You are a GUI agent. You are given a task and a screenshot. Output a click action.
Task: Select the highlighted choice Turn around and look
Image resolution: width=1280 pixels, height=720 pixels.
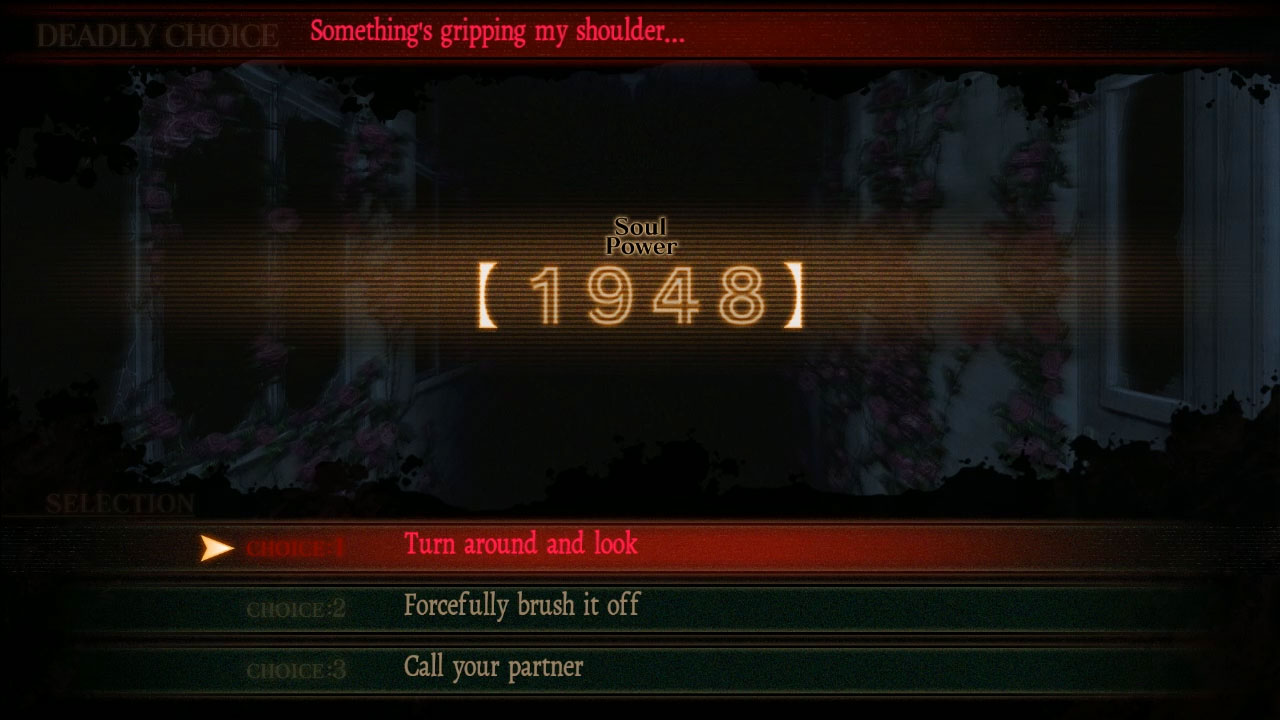(518, 545)
